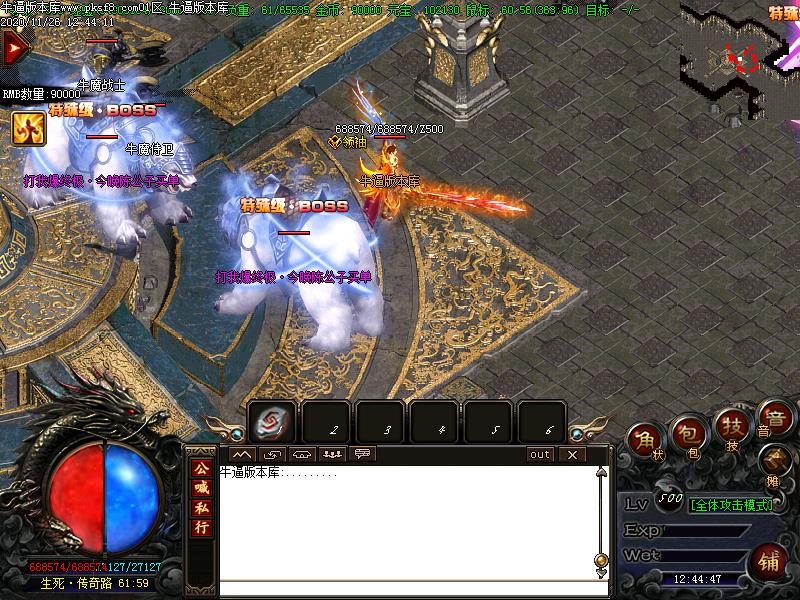Select the shout (喊) chat channel
The image size is (800, 600).
tap(202, 488)
